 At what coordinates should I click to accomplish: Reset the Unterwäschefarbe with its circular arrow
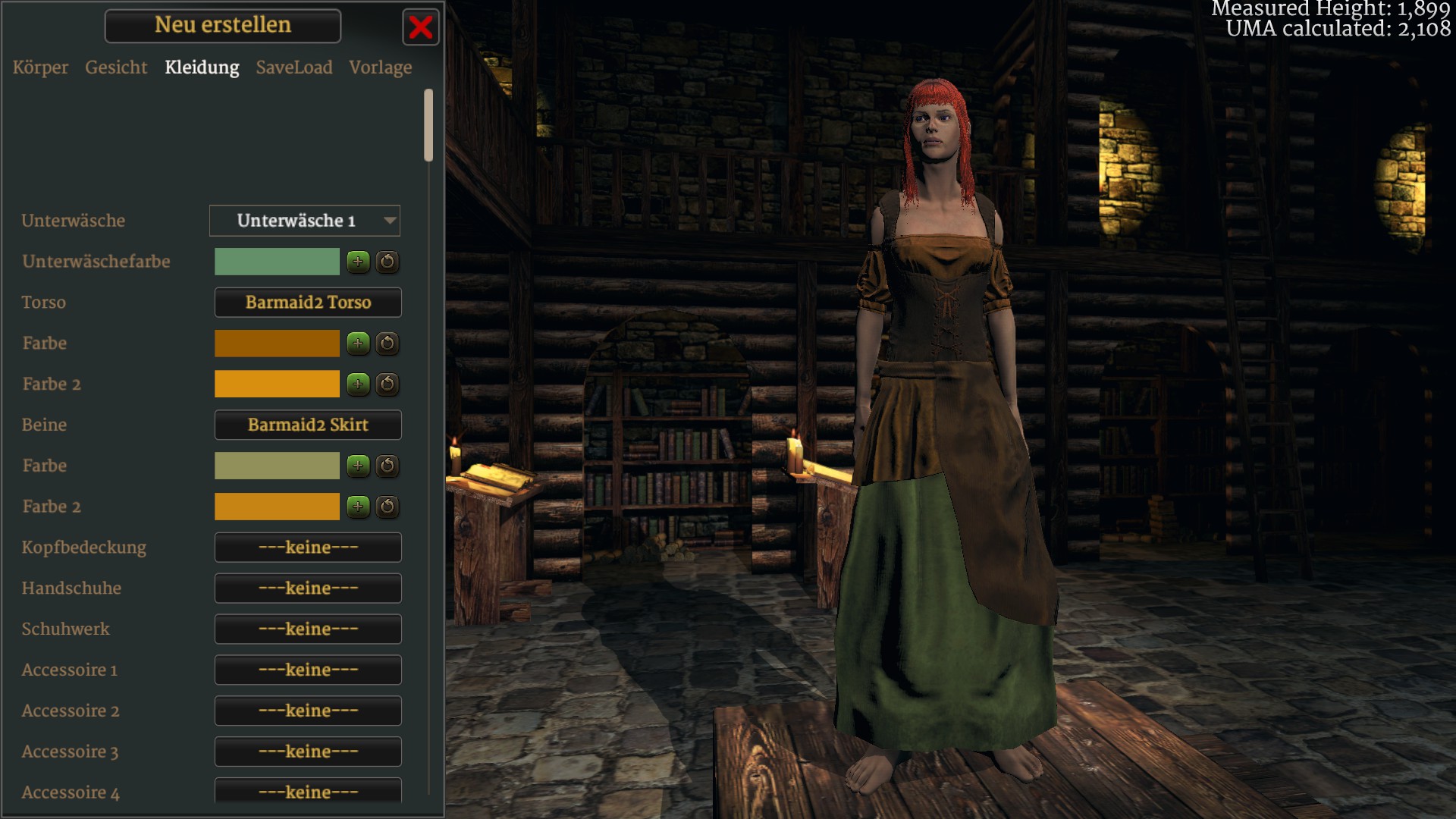click(388, 262)
